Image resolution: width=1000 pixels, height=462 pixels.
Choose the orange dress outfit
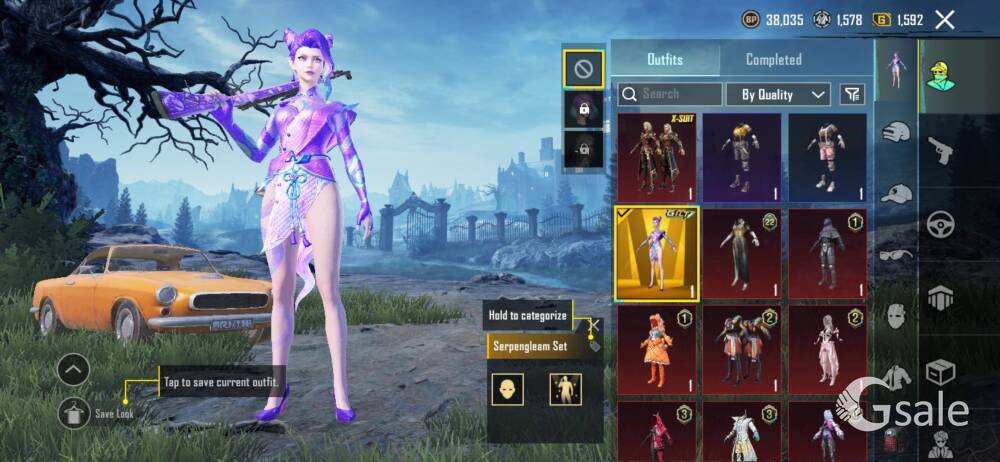click(x=656, y=349)
